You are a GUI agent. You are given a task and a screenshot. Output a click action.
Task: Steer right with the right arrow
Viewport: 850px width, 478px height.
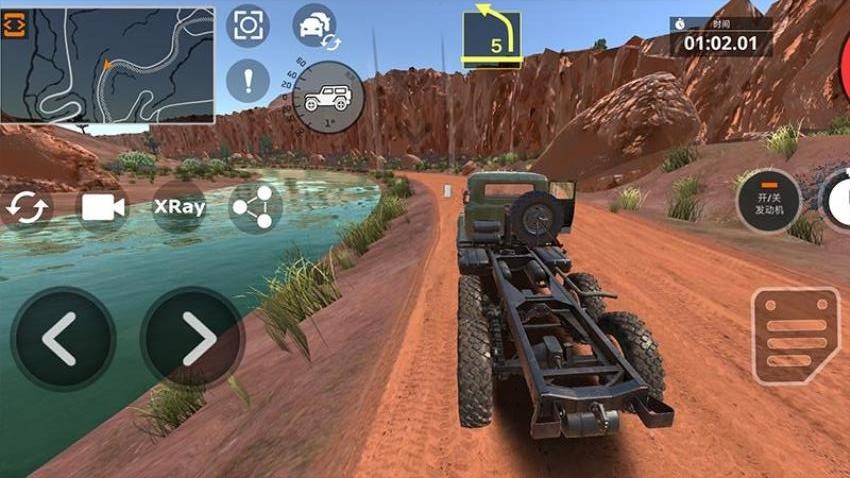[193, 339]
